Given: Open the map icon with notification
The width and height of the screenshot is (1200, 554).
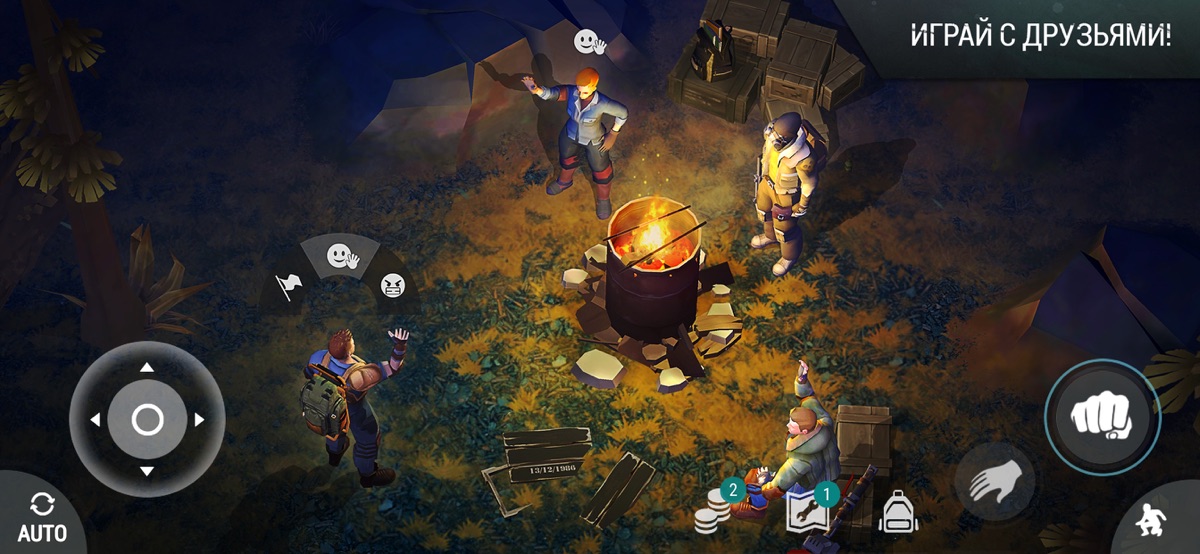Looking at the screenshot, I should [810, 510].
